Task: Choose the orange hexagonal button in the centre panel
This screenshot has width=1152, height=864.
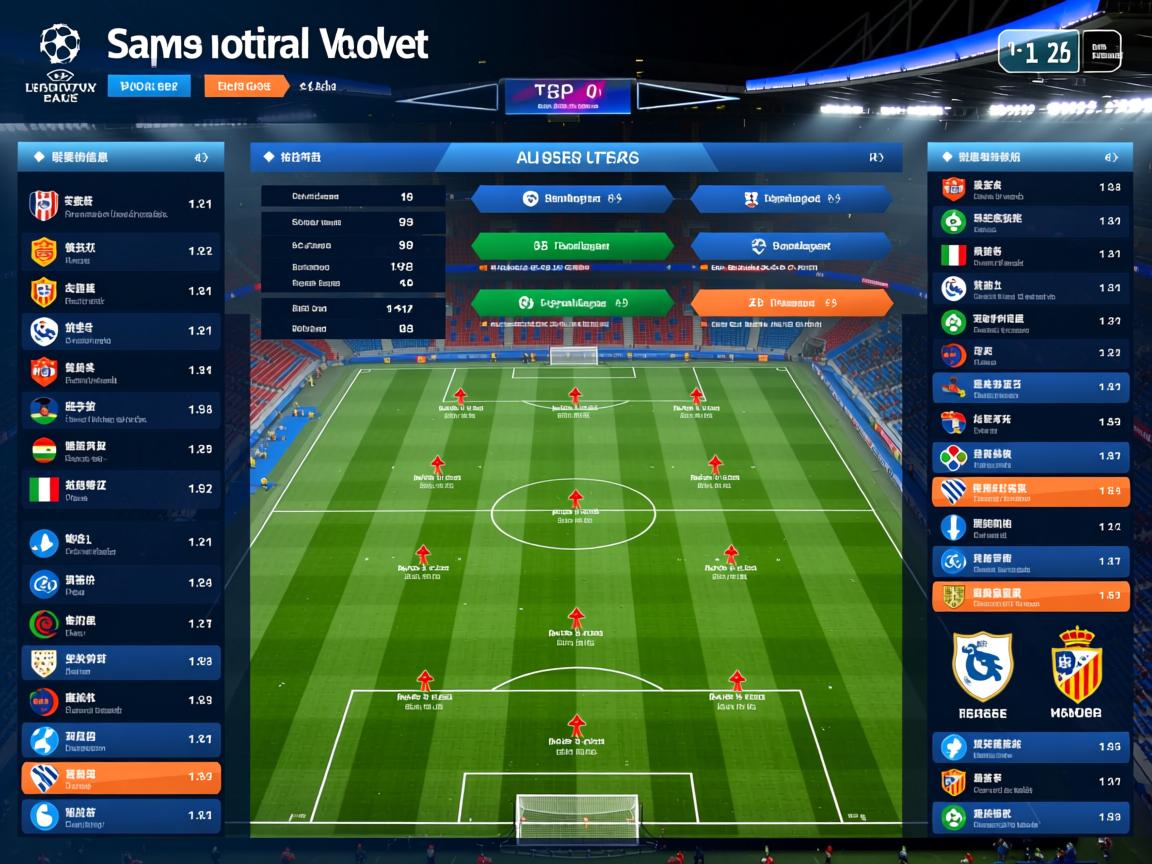Action: pyautogui.click(x=791, y=302)
